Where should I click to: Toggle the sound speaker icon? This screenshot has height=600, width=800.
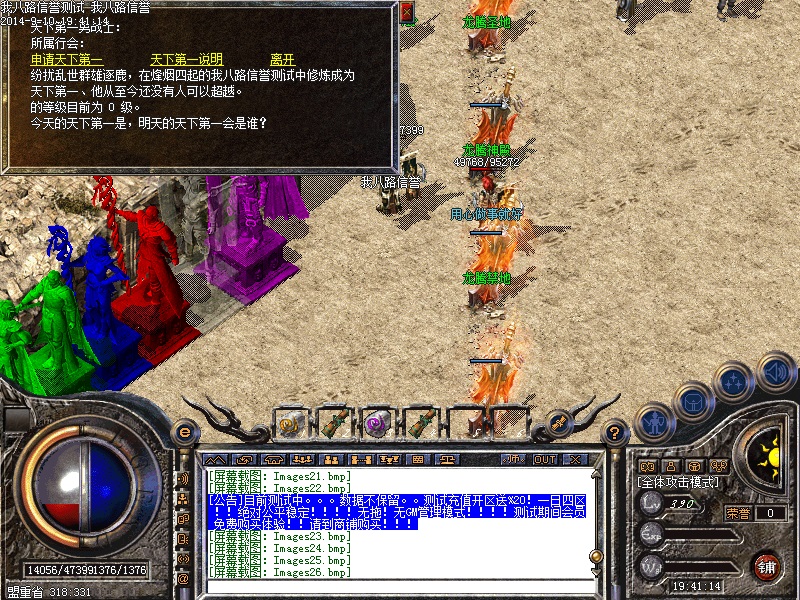[x=775, y=373]
